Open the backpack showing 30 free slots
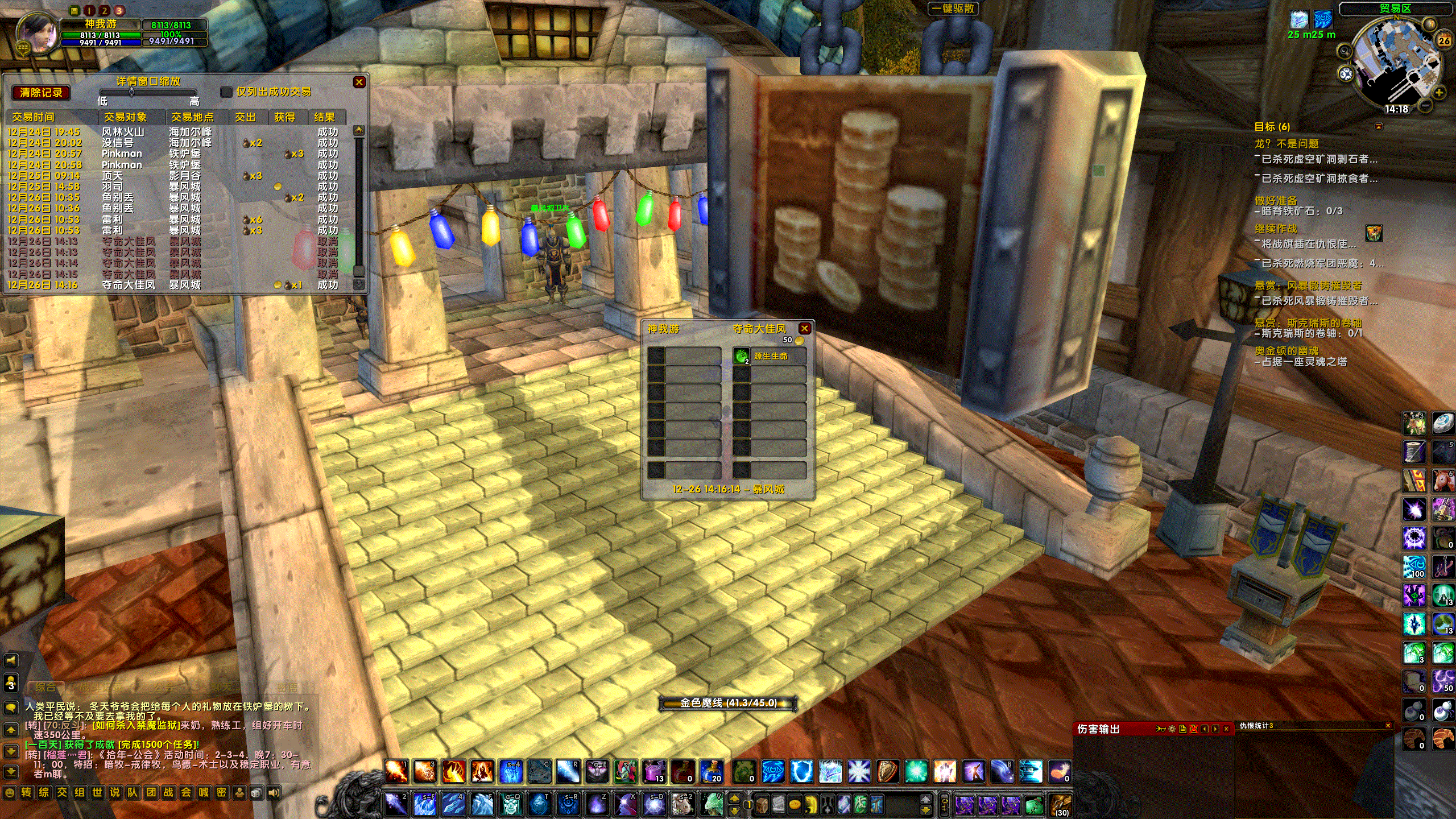 point(1060,805)
